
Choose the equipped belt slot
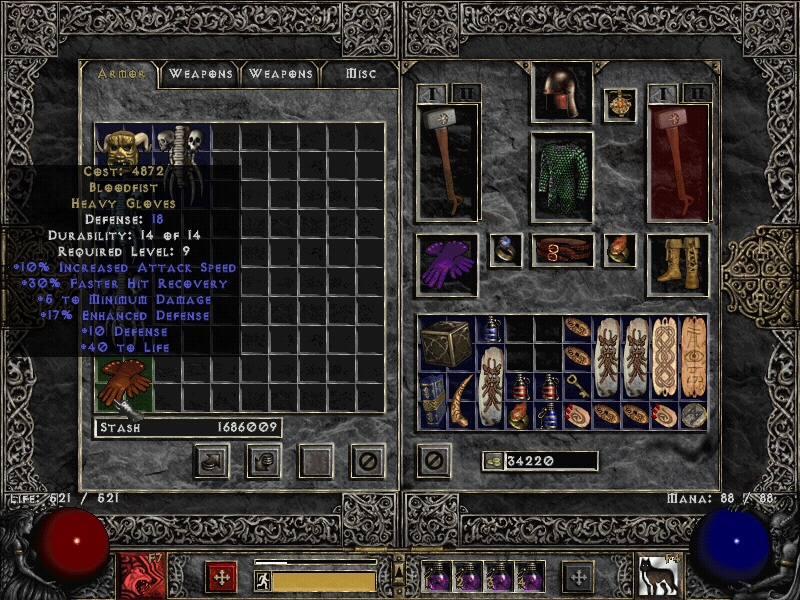[x=561, y=250]
